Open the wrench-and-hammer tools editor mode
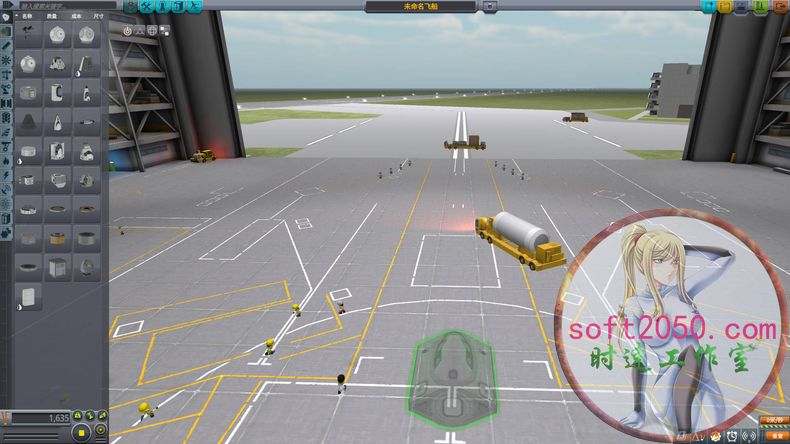 [x=145, y=6]
